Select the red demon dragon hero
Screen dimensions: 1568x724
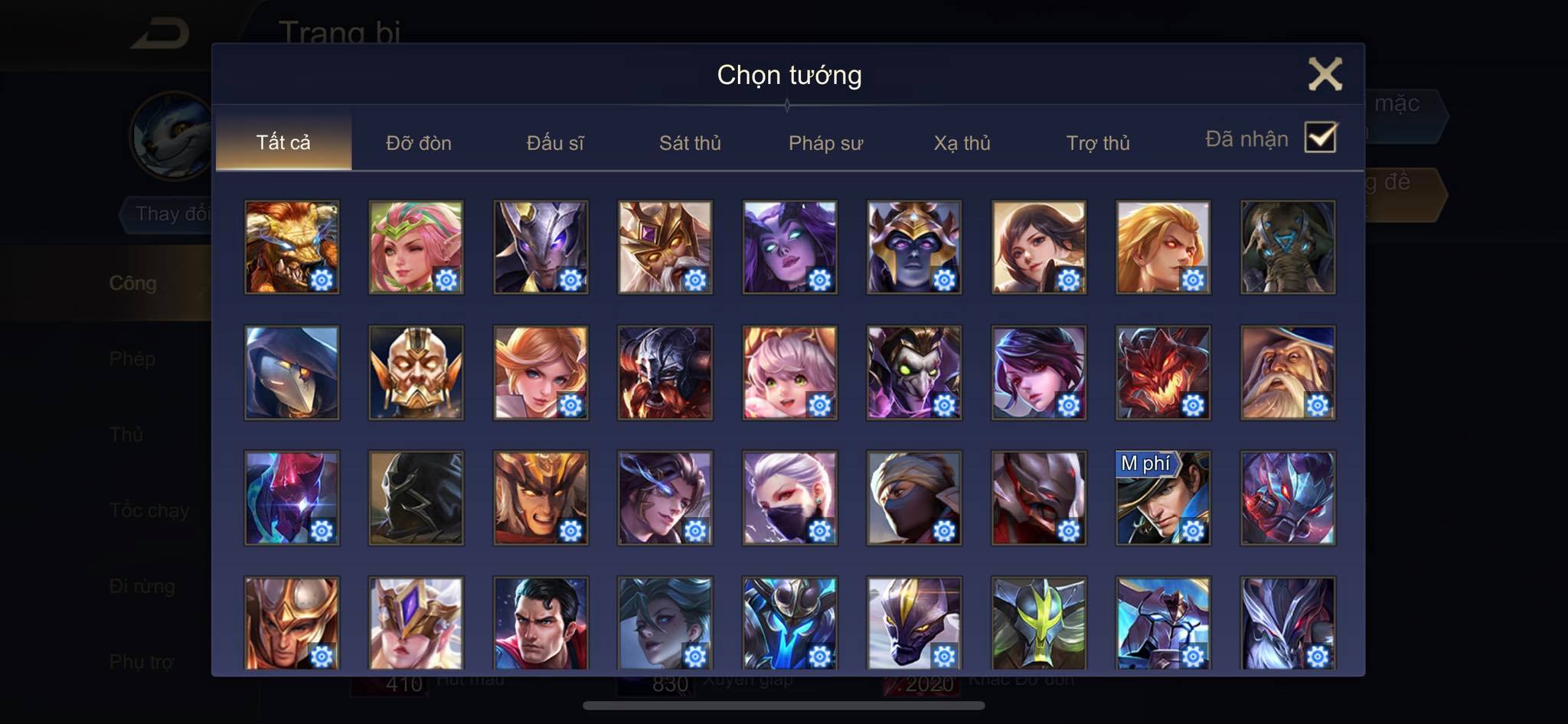(1163, 372)
